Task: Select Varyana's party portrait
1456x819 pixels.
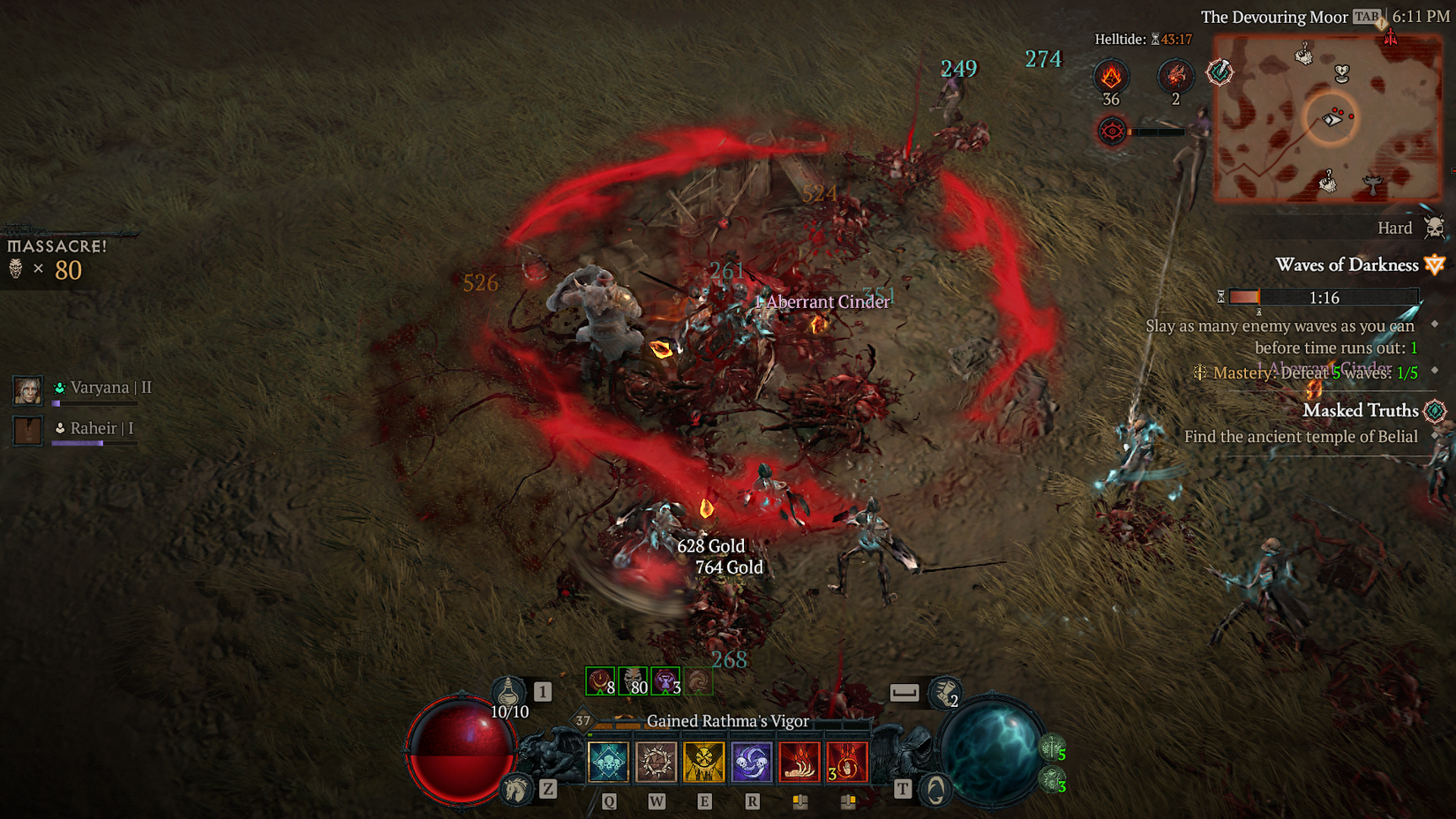Action: point(27,388)
